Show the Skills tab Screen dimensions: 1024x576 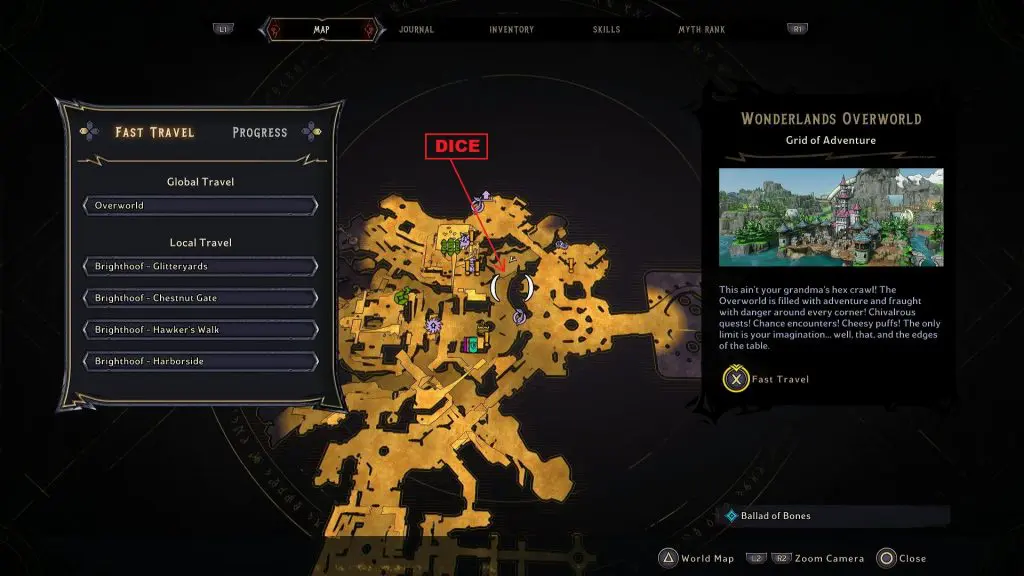(606, 30)
